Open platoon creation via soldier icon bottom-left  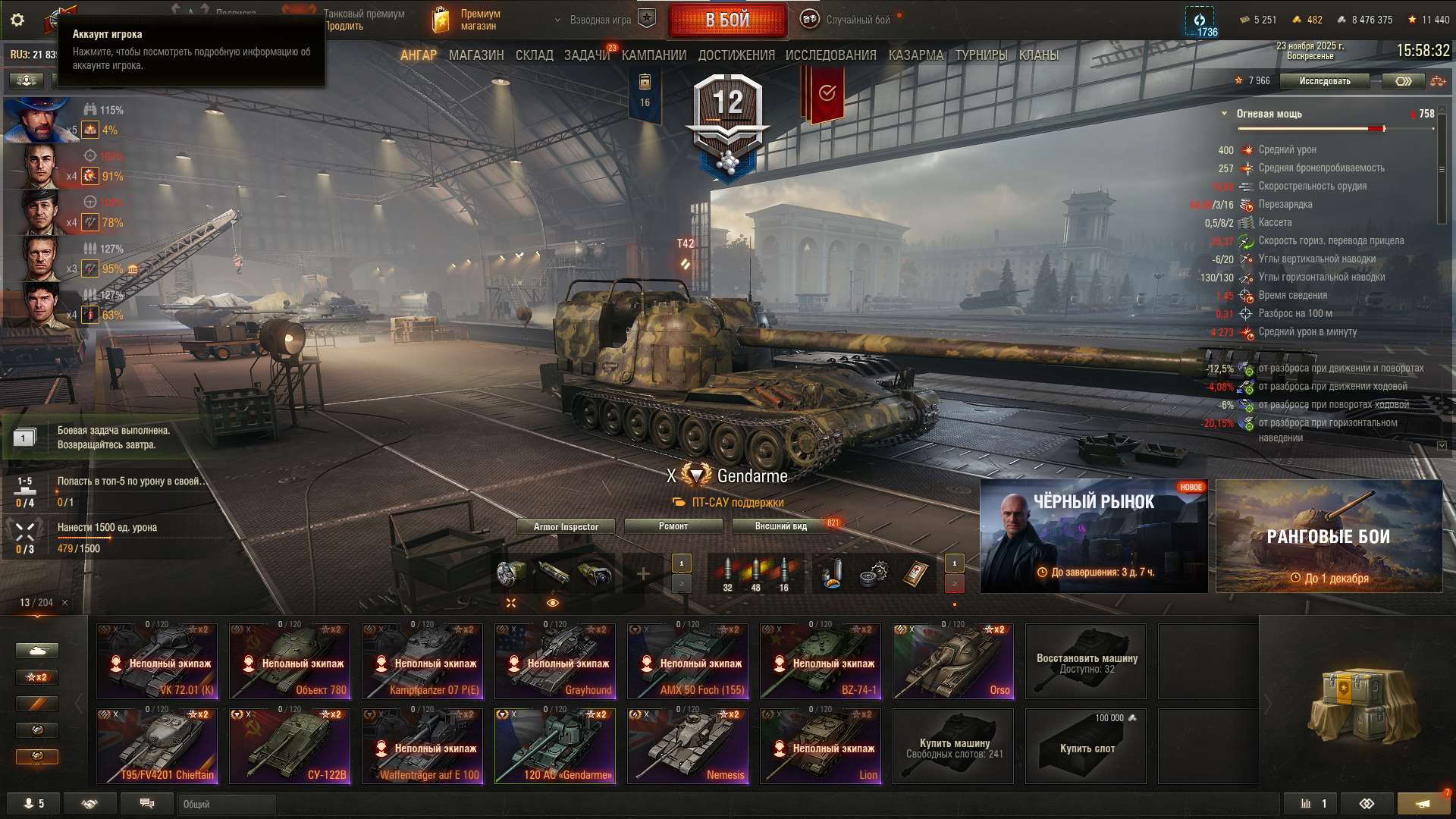point(30,802)
